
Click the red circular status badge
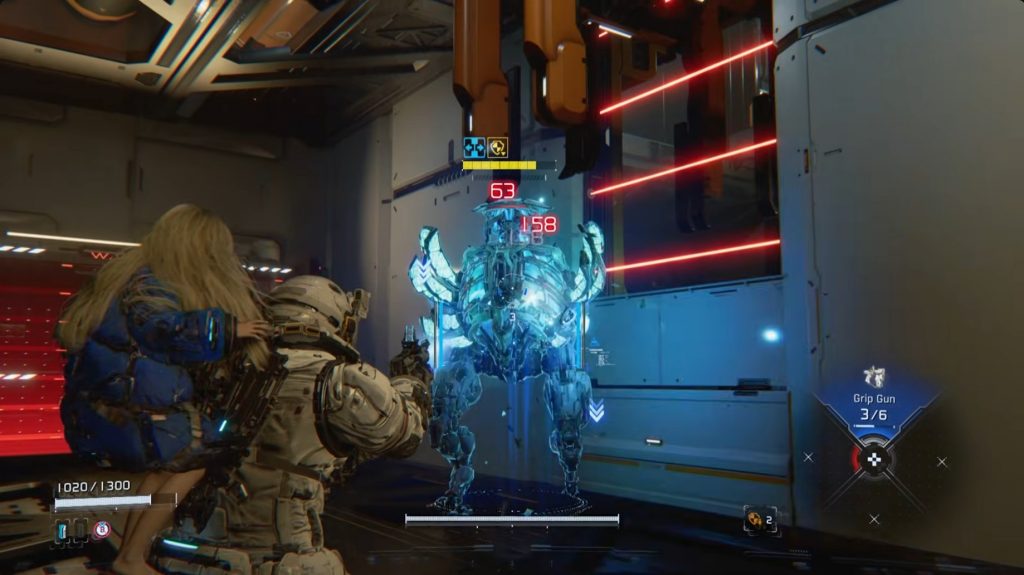point(101,529)
